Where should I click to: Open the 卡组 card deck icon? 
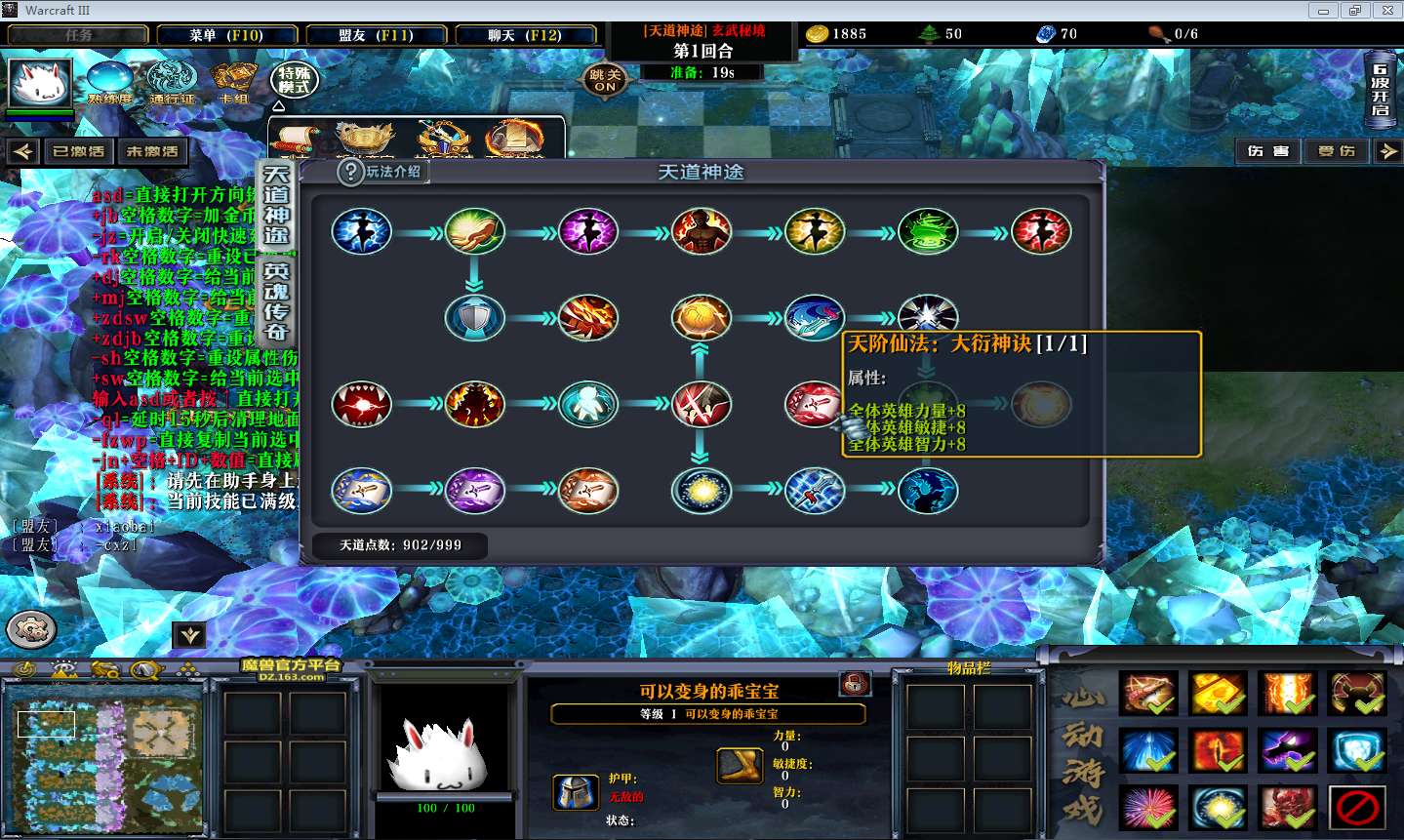[234, 82]
